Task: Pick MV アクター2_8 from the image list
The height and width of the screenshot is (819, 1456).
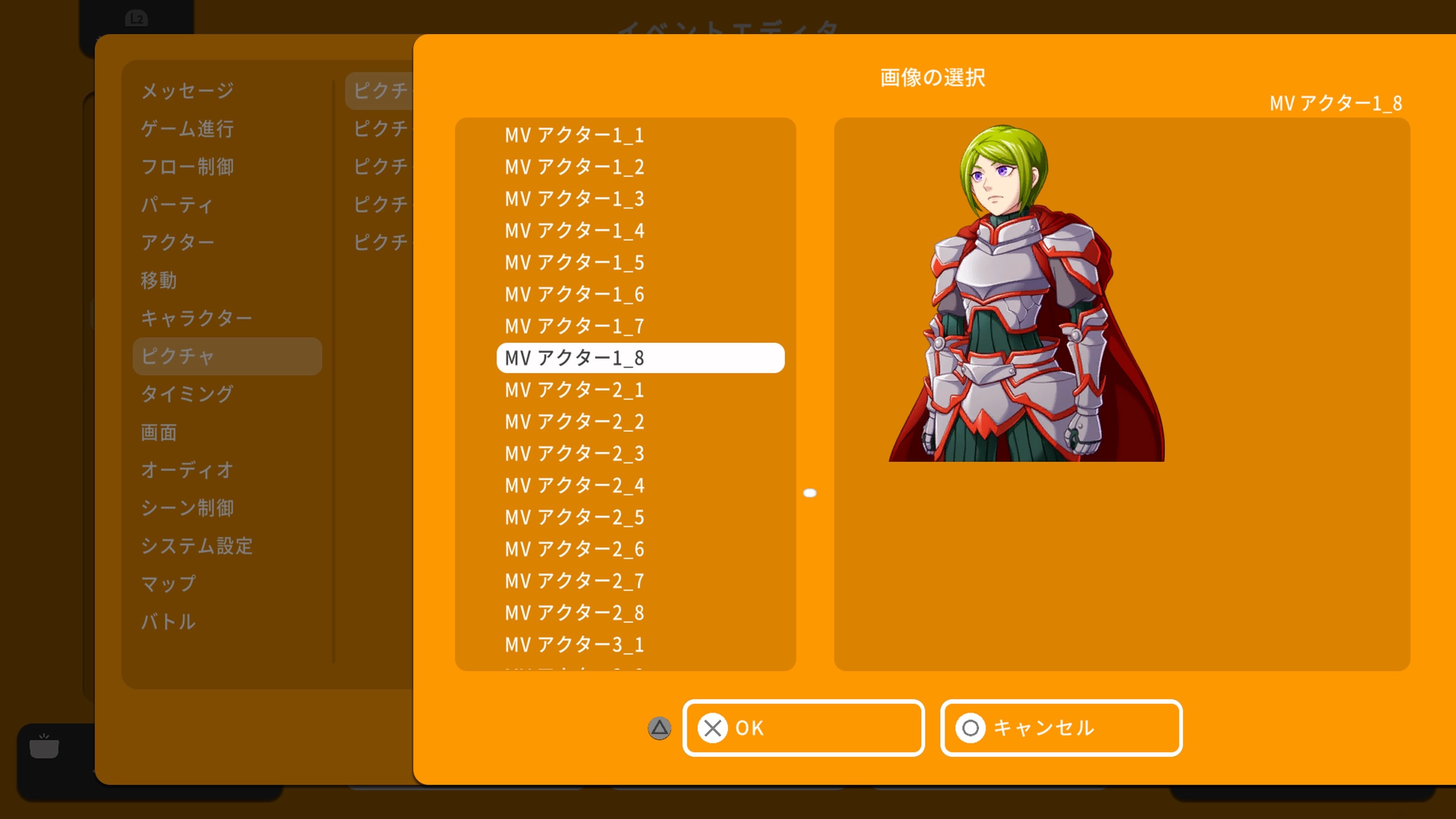Action: (x=574, y=613)
